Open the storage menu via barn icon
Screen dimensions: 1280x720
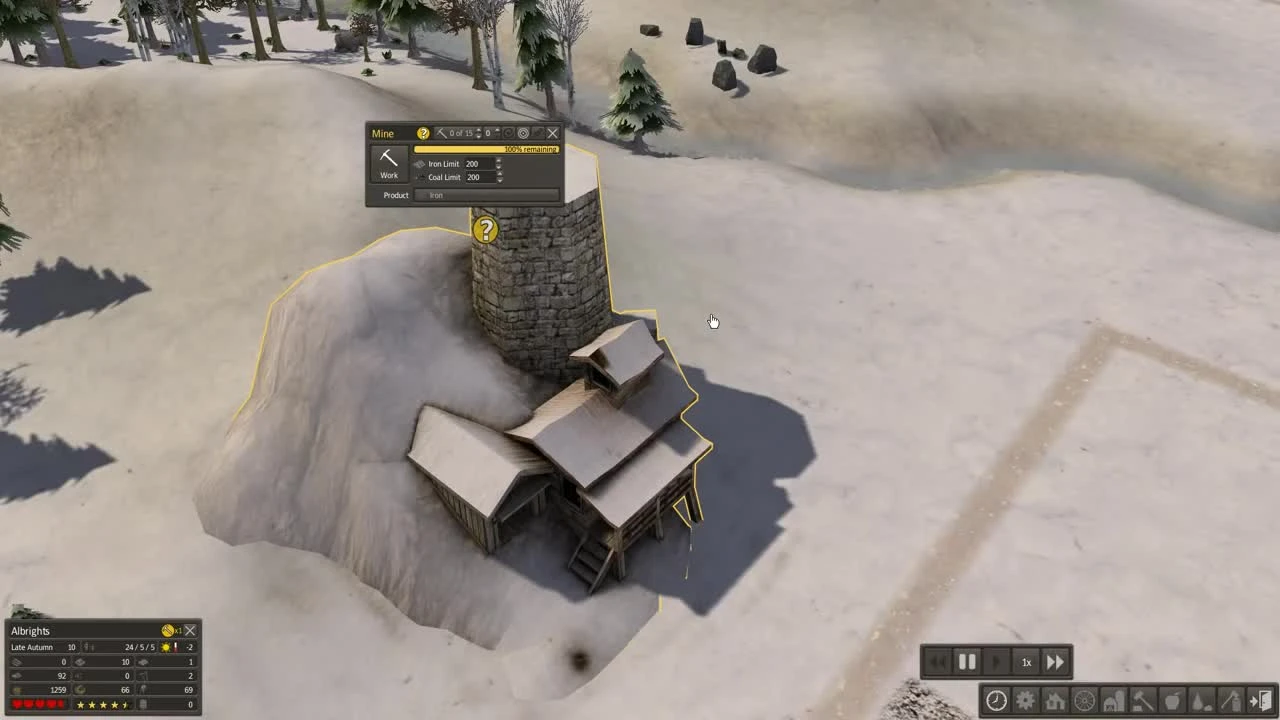coord(1113,701)
